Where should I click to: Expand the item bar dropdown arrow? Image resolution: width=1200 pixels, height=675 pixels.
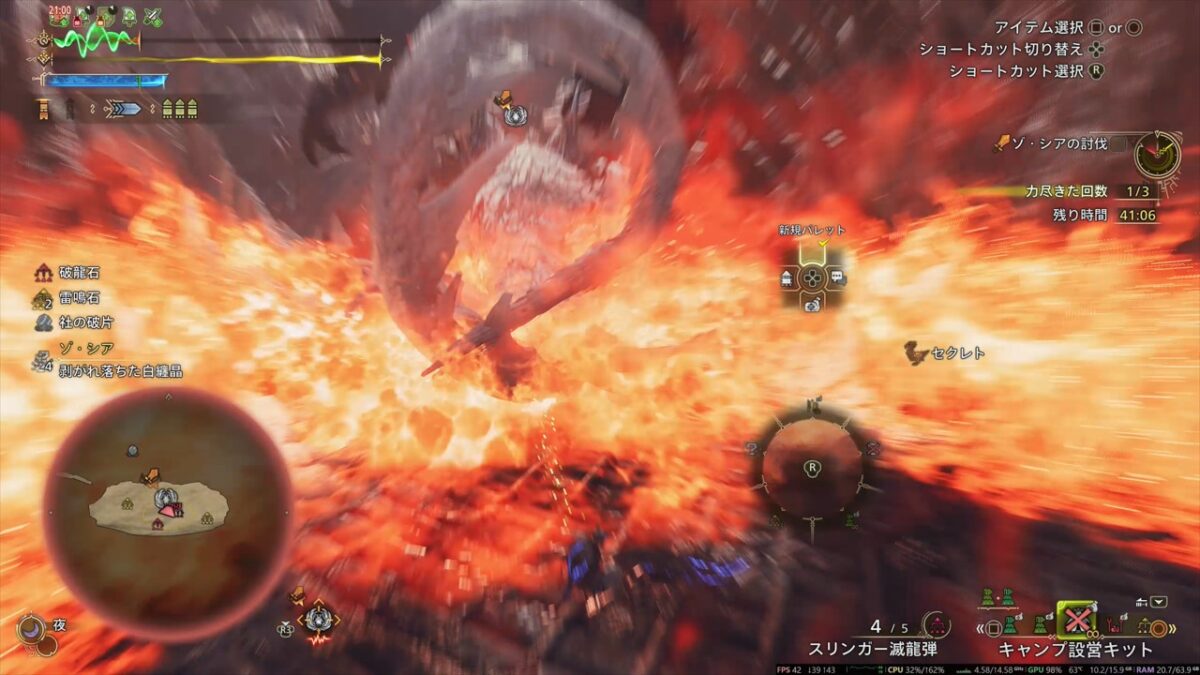pos(1158,602)
